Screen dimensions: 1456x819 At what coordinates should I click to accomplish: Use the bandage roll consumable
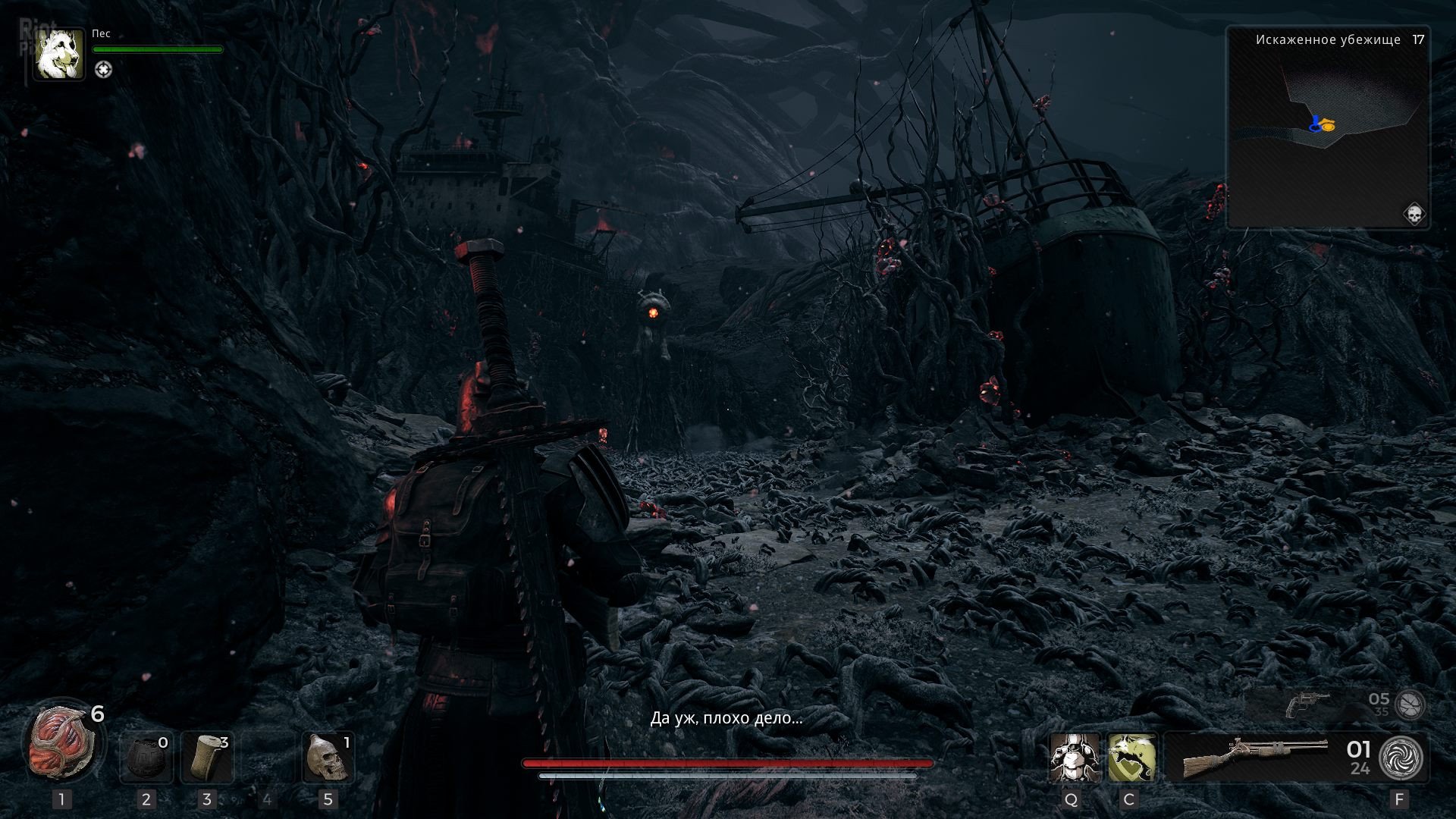tap(206, 757)
